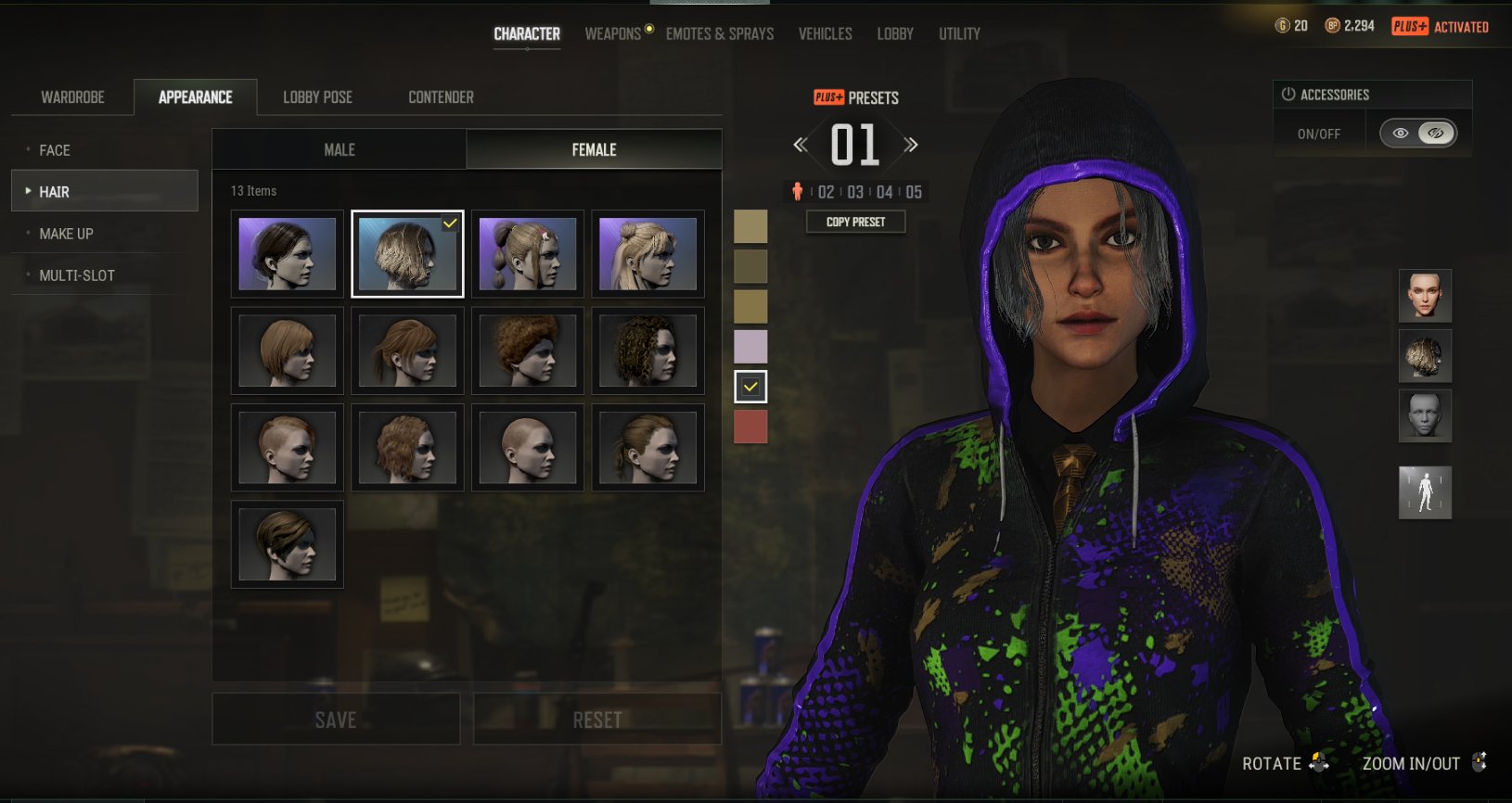Open the Lobby Pose tab
The width and height of the screenshot is (1512, 803).
point(317,97)
